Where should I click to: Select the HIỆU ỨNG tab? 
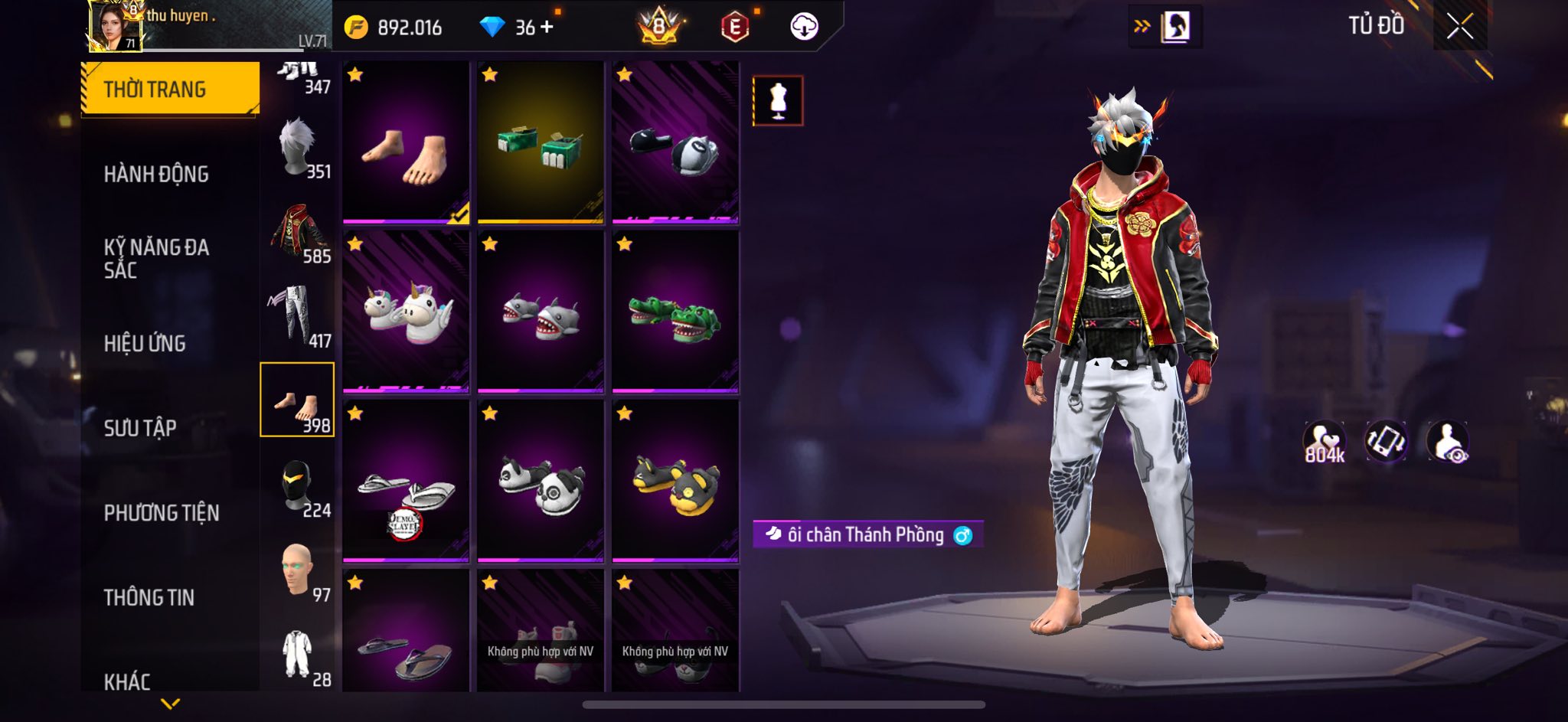pos(145,344)
